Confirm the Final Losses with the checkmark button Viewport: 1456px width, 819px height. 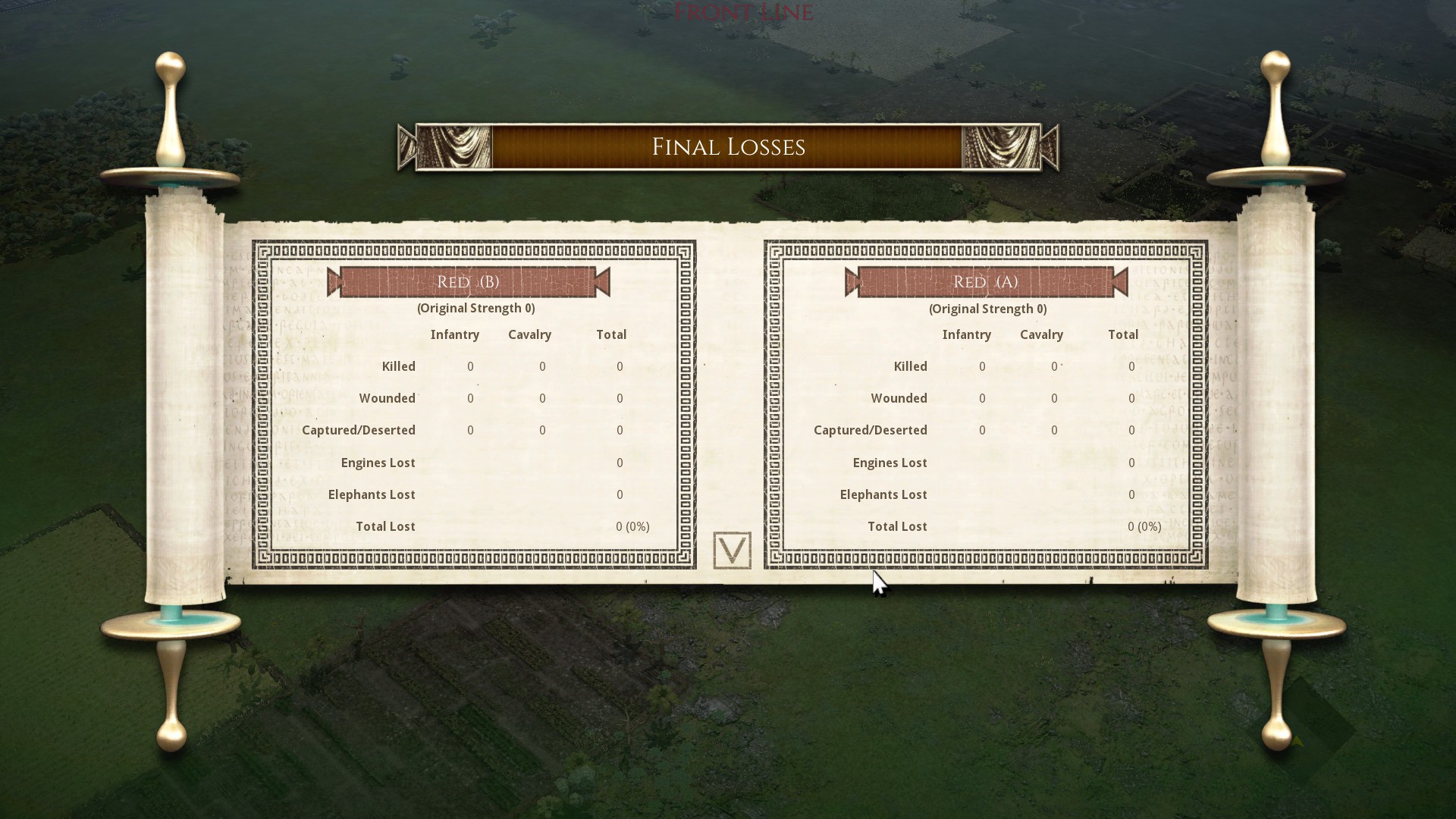pyautogui.click(x=732, y=550)
